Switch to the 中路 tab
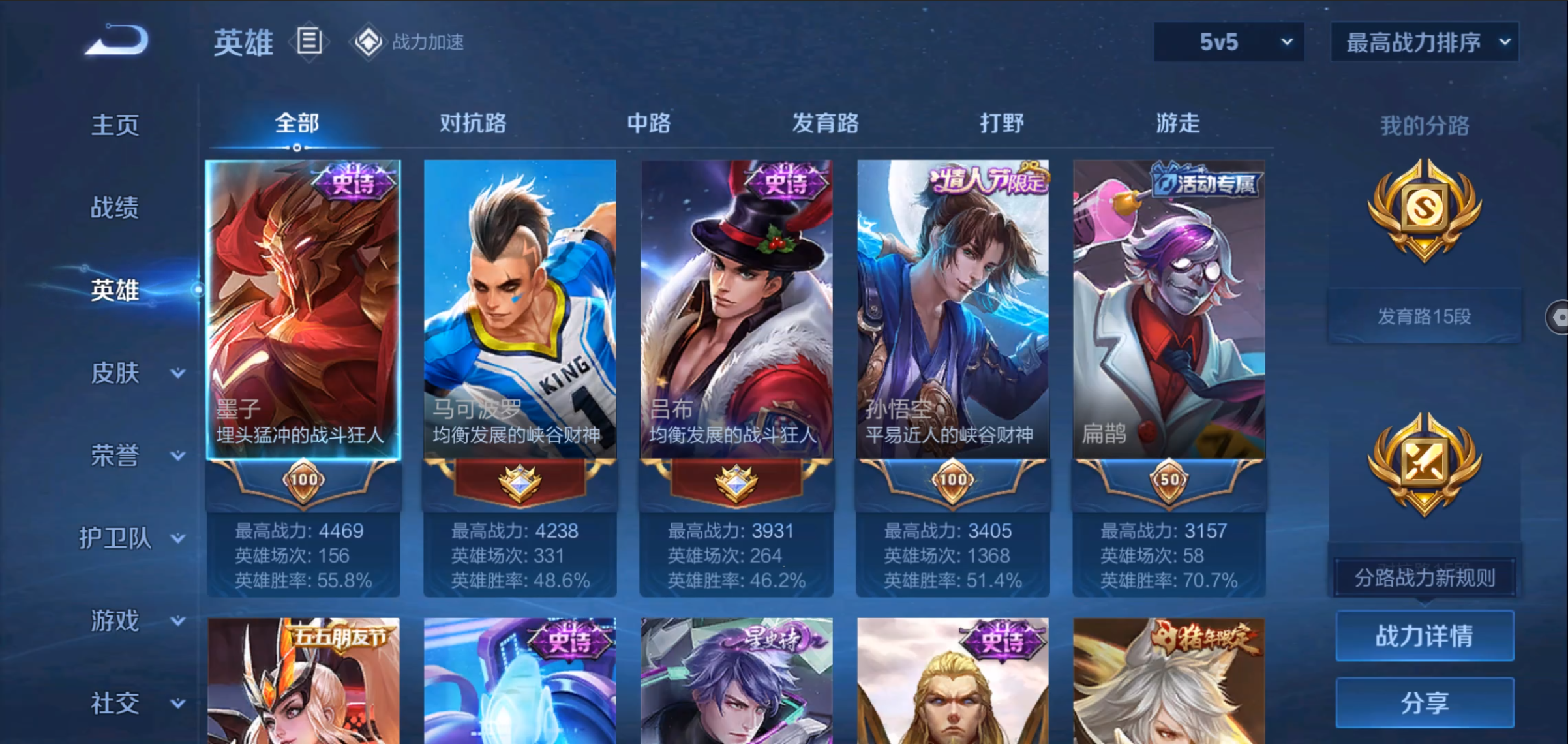Viewport: 1568px width, 744px height. [649, 123]
